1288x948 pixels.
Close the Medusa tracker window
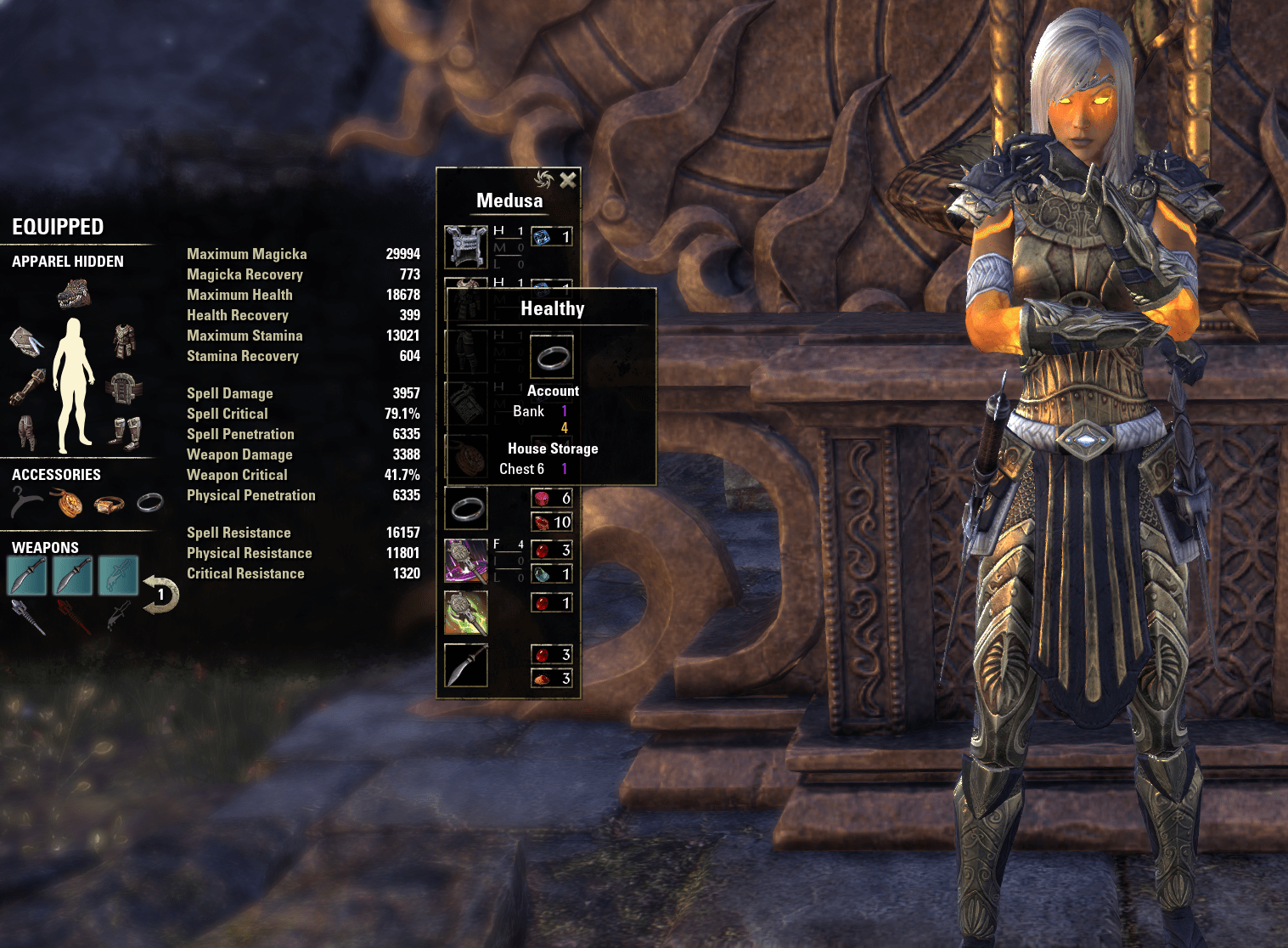[567, 180]
